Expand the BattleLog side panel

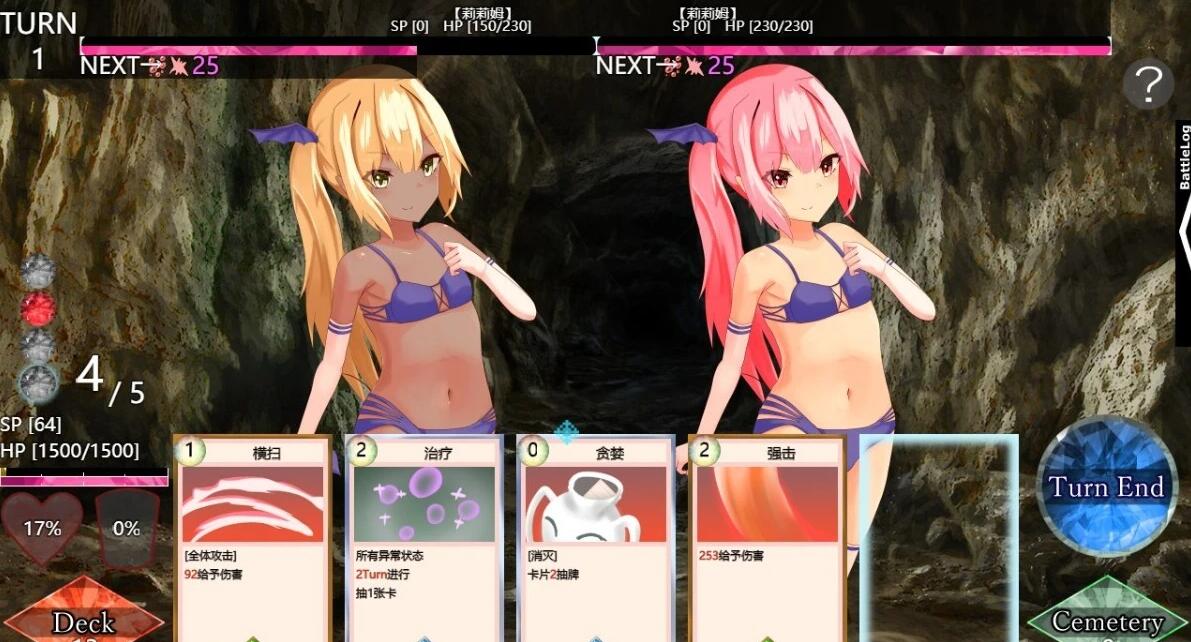click(x=1183, y=231)
